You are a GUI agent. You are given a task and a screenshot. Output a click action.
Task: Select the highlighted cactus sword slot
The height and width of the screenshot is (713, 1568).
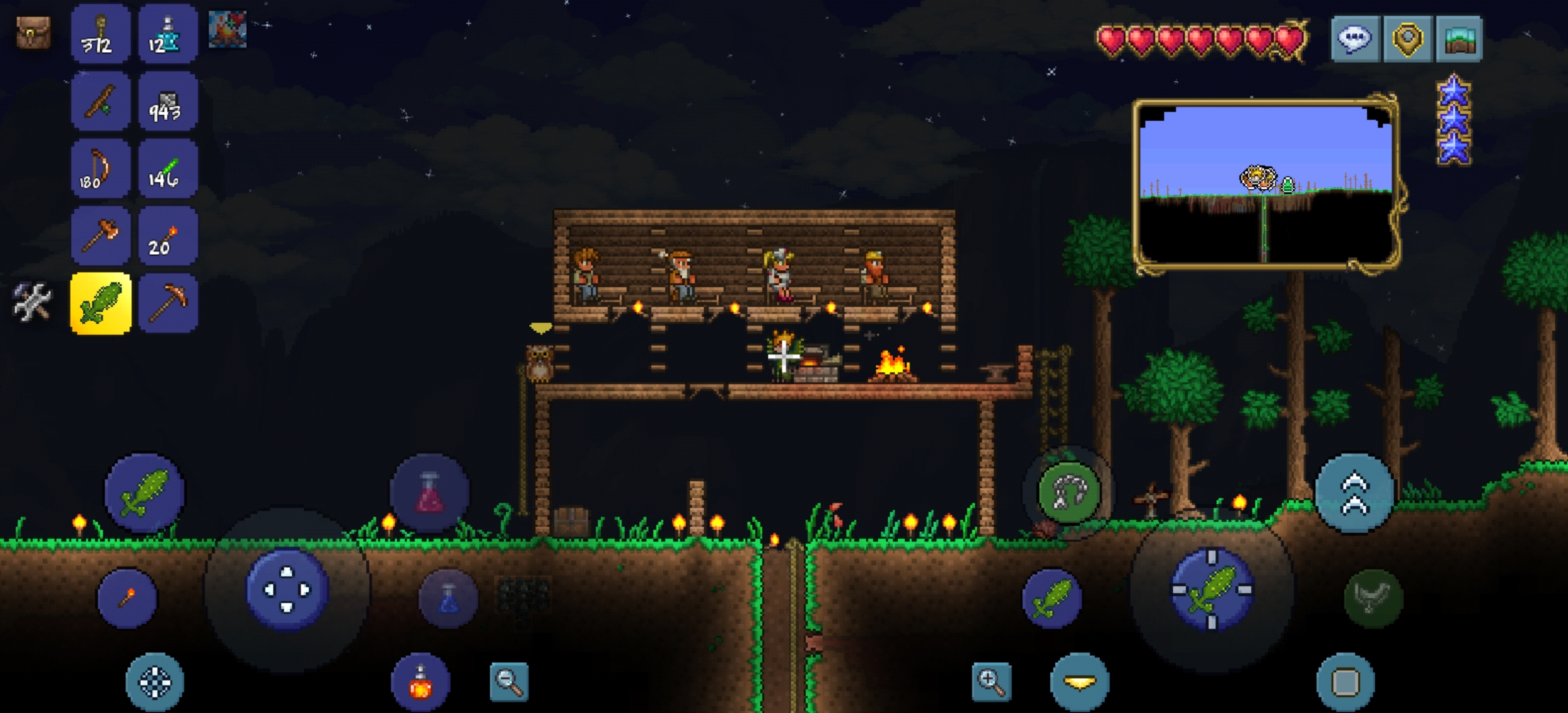(100, 304)
